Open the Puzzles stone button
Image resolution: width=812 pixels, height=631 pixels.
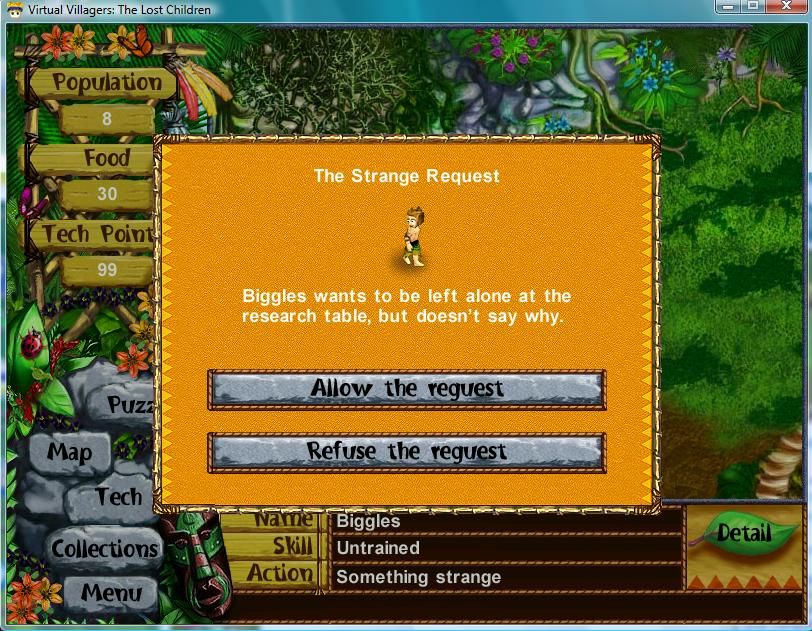[x=130, y=405]
